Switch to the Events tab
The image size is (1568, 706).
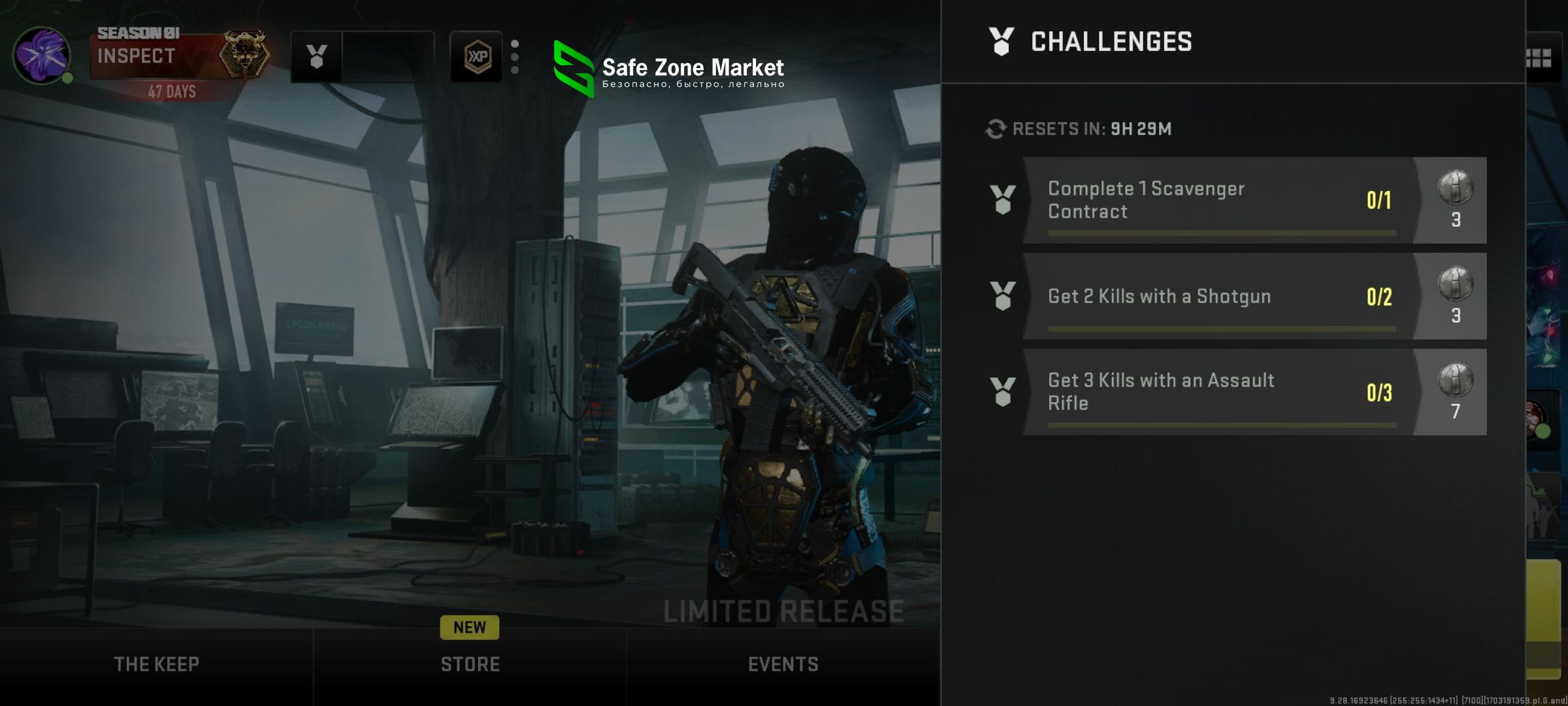[783, 664]
